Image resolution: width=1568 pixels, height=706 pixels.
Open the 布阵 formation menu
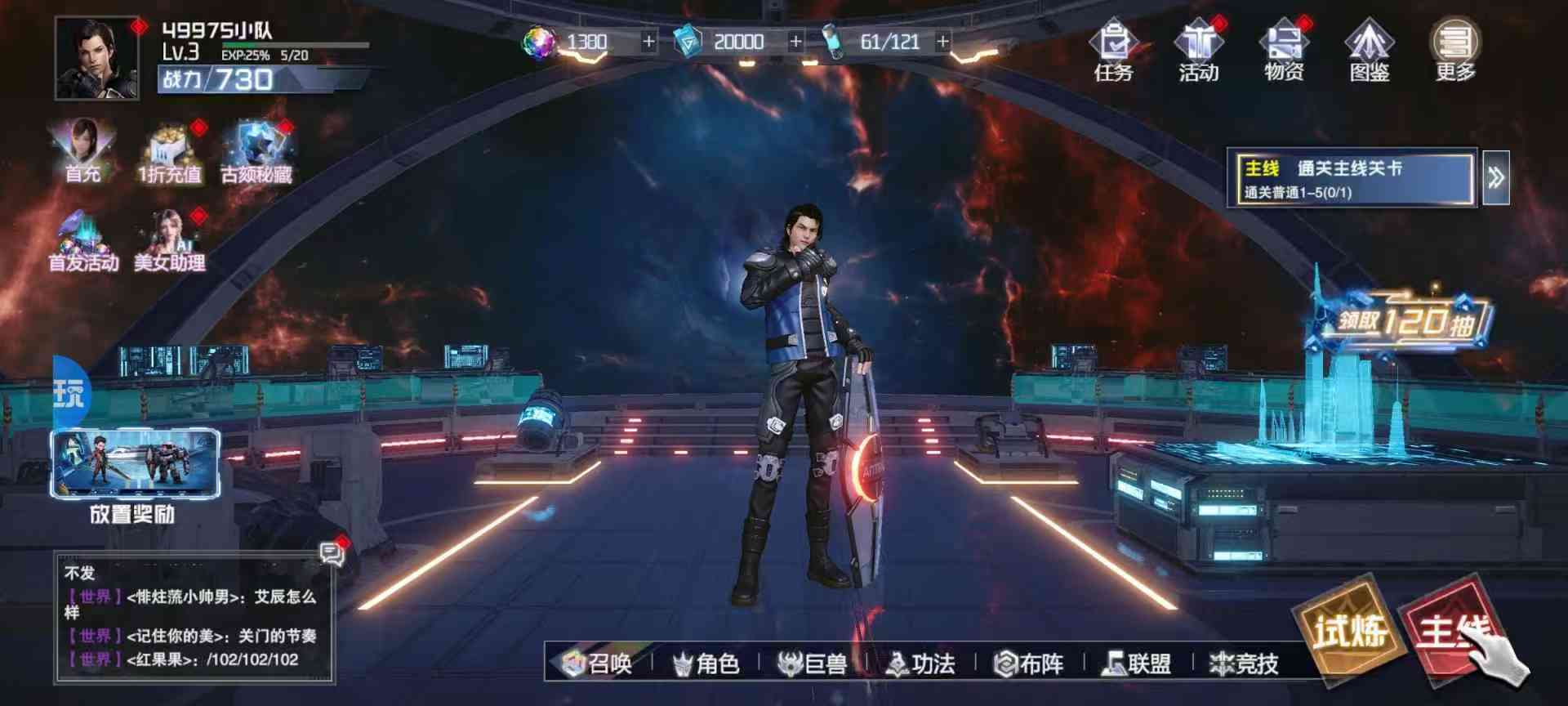click(x=1029, y=664)
